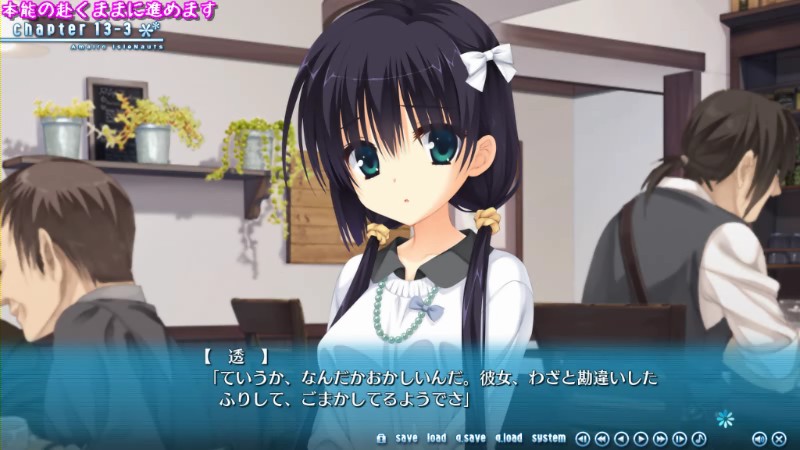Image resolution: width=800 pixels, height=450 pixels.
Task: Click the first round speaker-arrow button after system
Action: 583,438
